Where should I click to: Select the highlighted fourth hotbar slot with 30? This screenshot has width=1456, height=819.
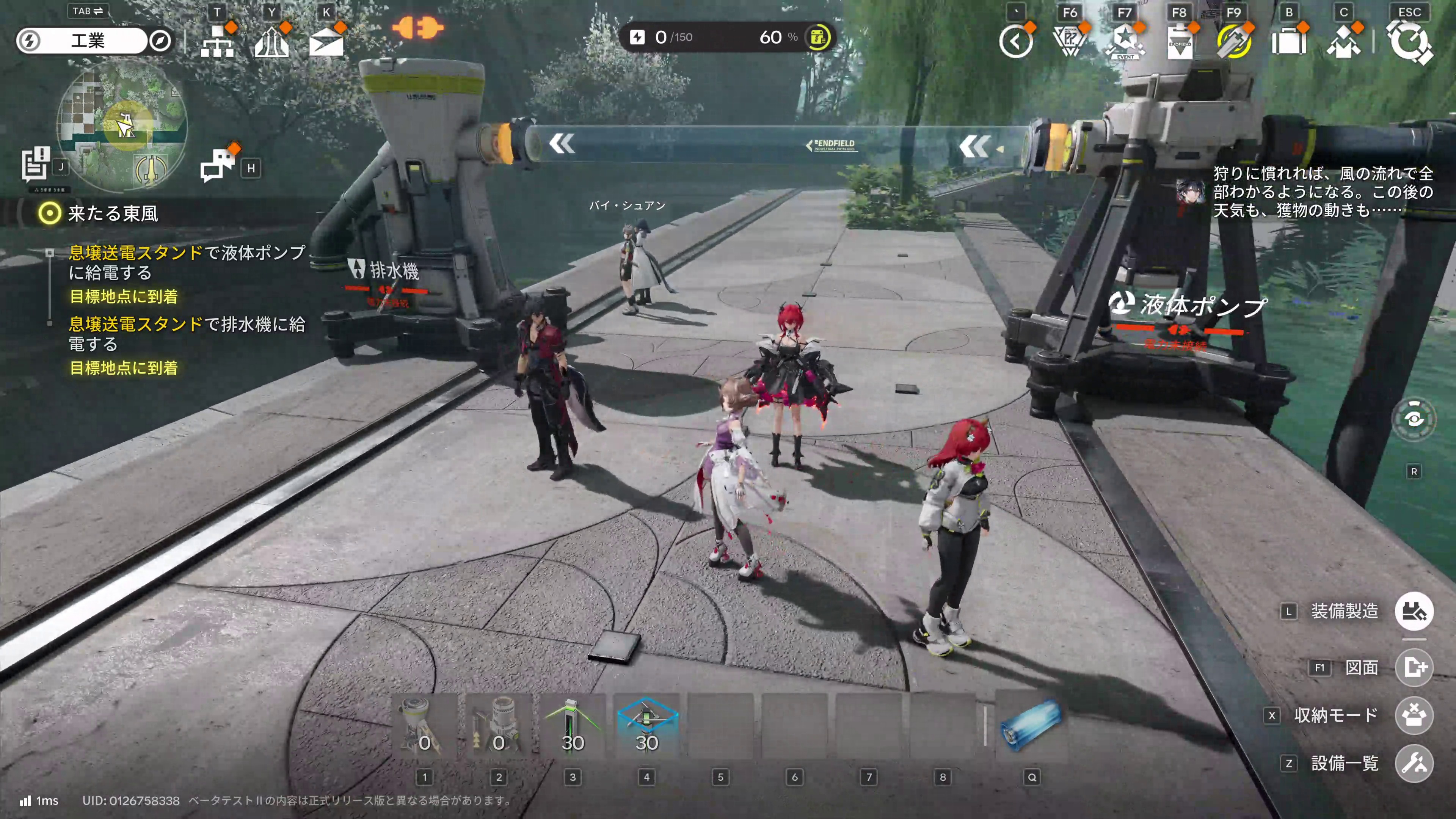point(646,726)
